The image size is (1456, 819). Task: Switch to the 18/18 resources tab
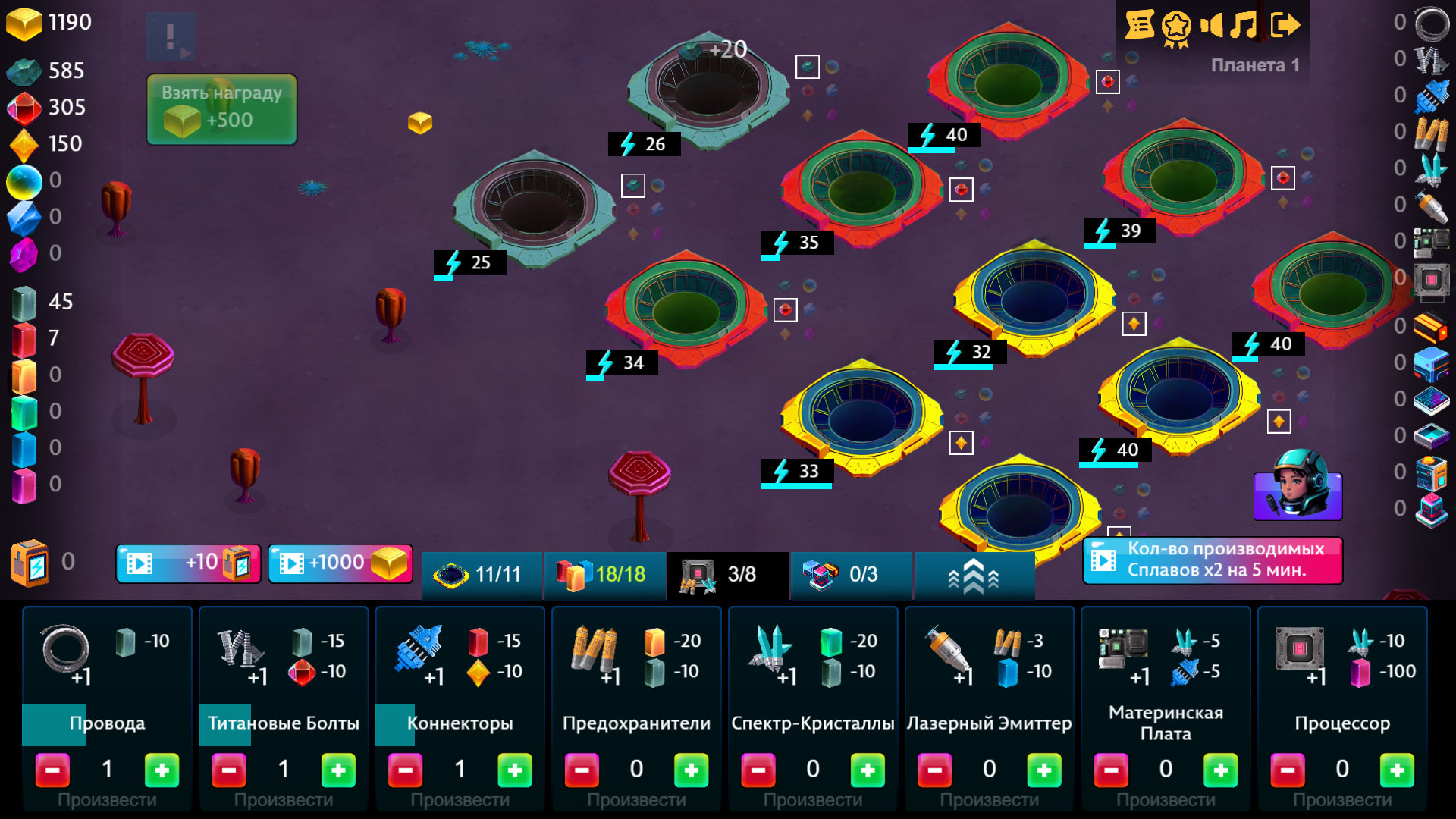(605, 576)
